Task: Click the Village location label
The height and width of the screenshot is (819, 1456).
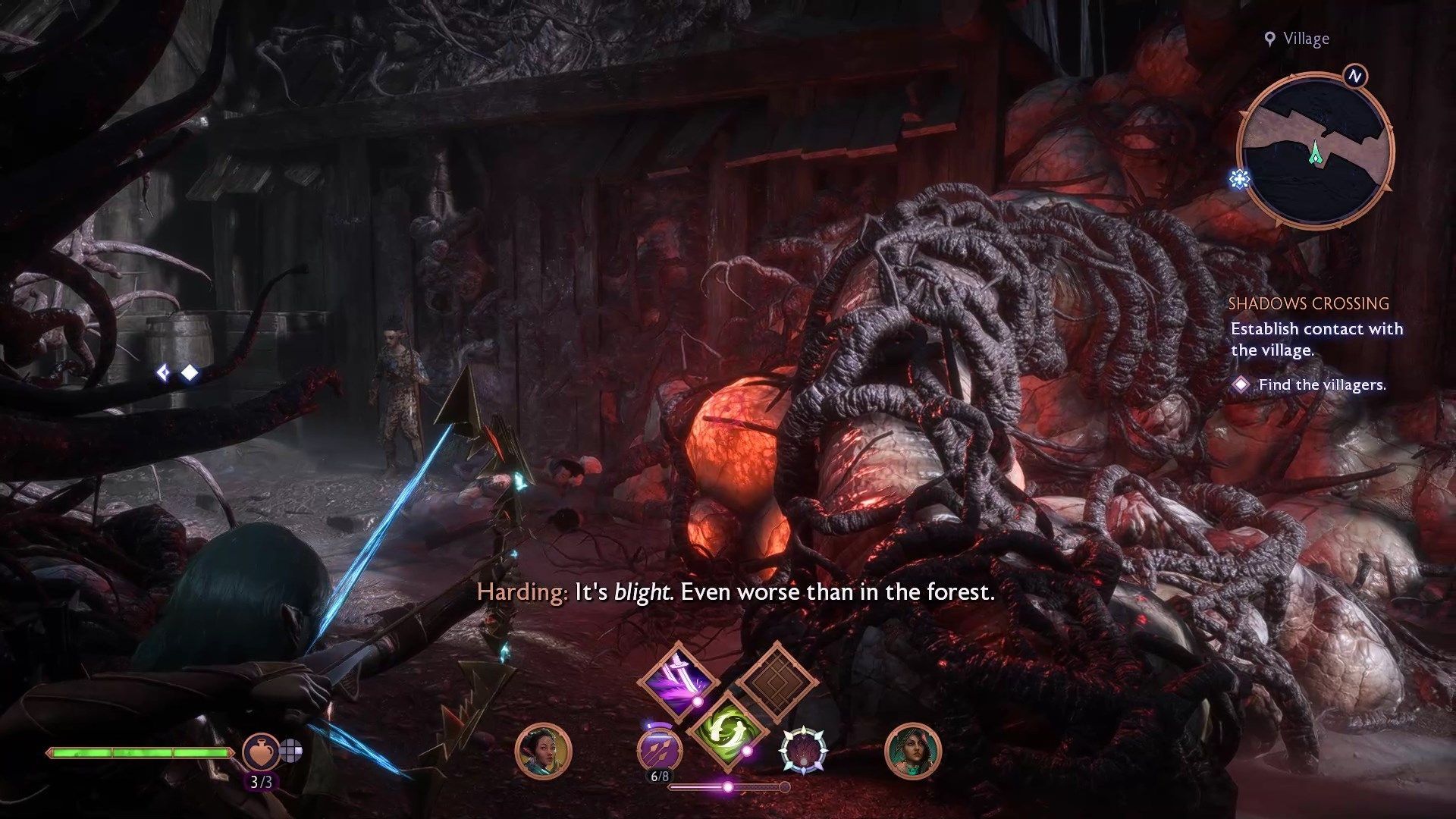Action: [x=1305, y=39]
